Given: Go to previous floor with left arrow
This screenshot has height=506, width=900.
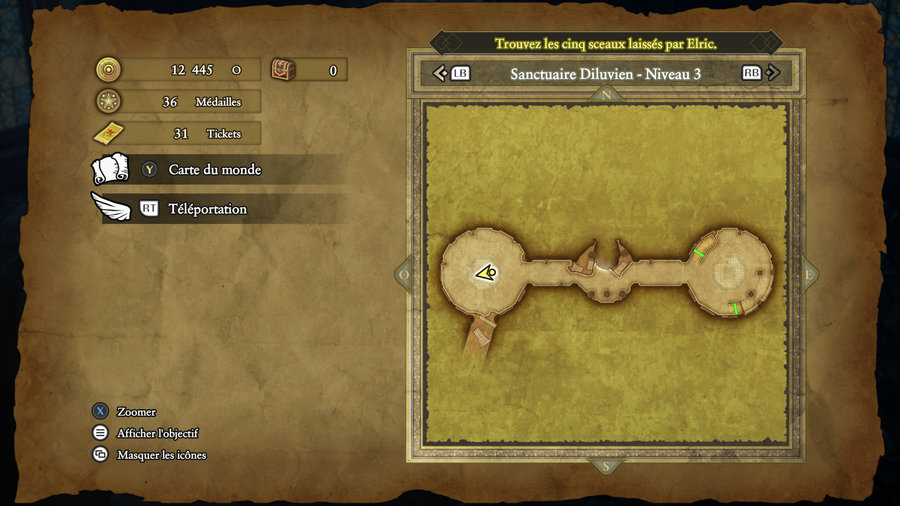Looking at the screenshot, I should point(440,73).
